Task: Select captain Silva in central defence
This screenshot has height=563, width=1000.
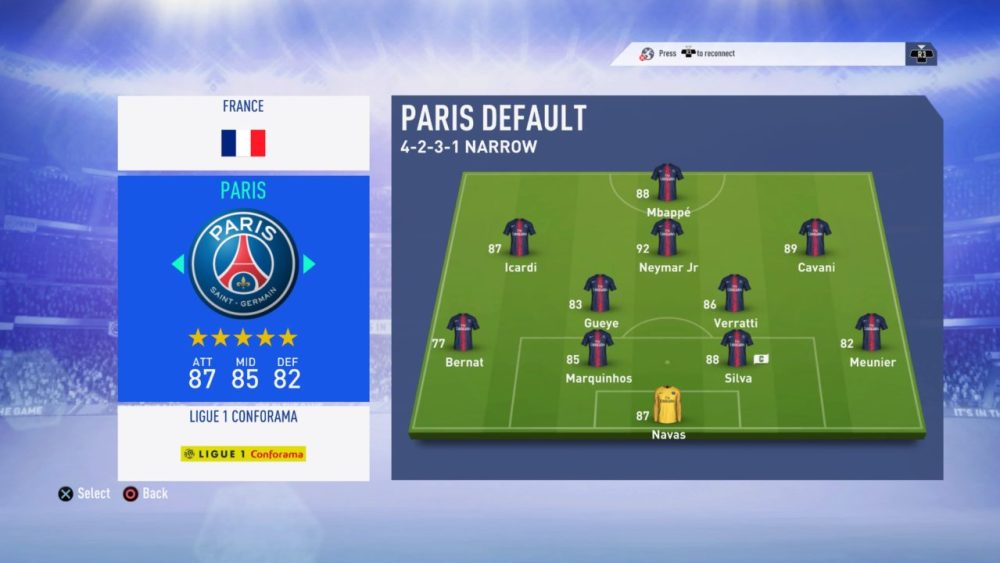Action: 736,349
